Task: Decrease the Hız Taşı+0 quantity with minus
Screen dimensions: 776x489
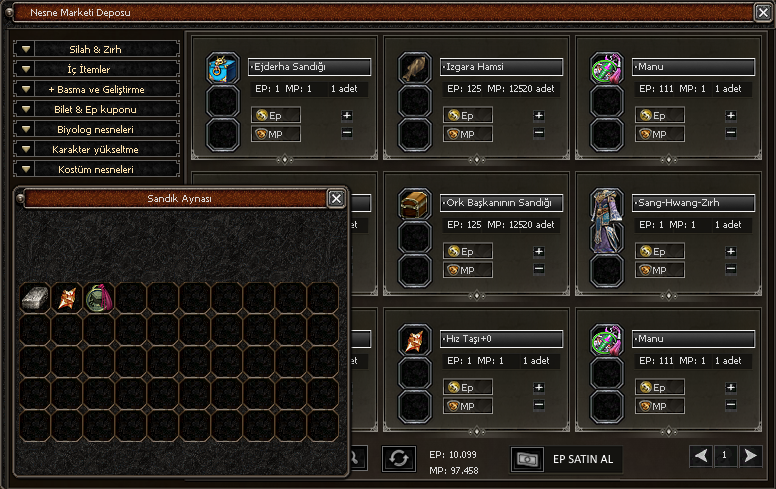Action: (539, 404)
